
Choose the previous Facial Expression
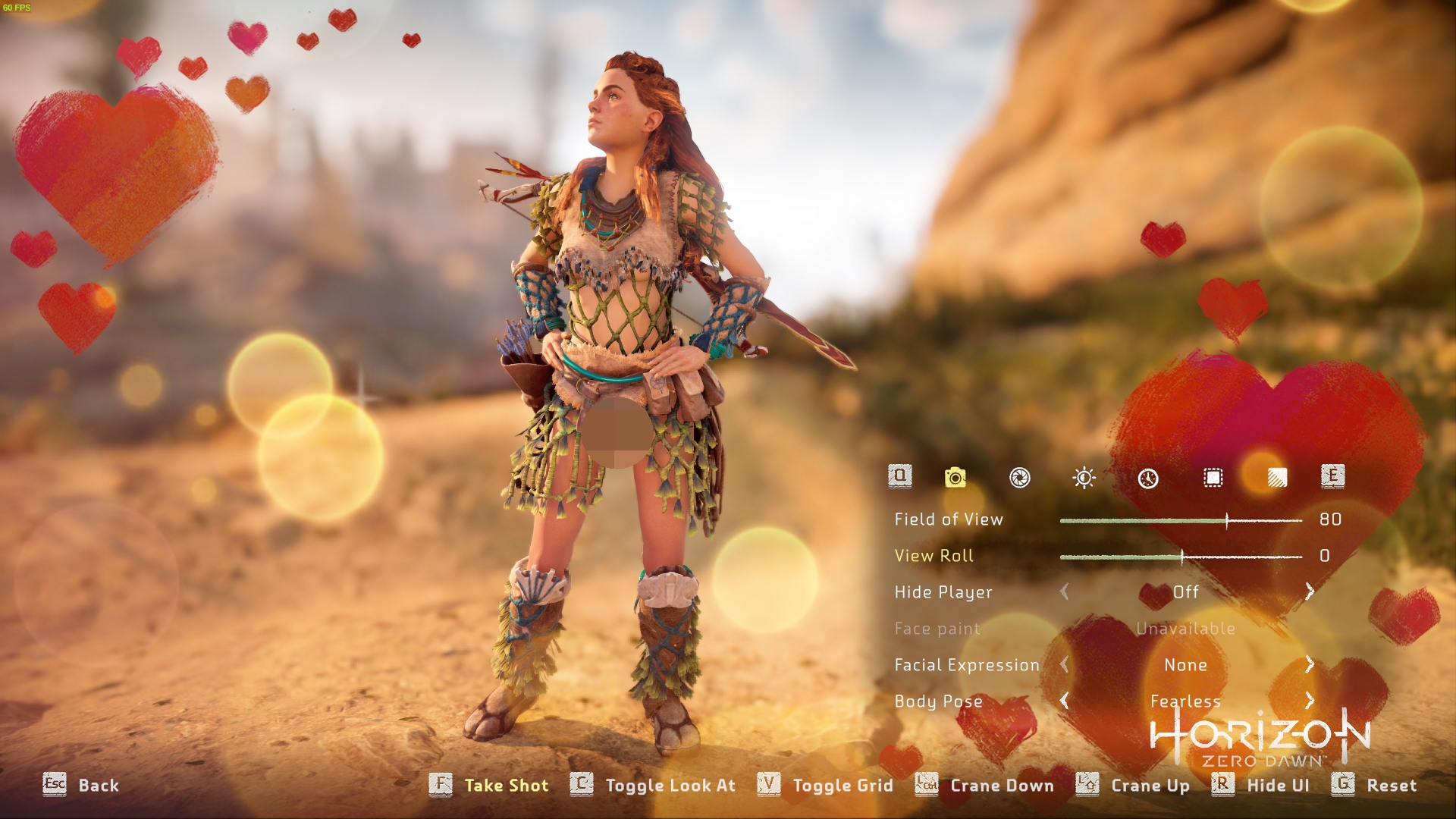(1065, 664)
